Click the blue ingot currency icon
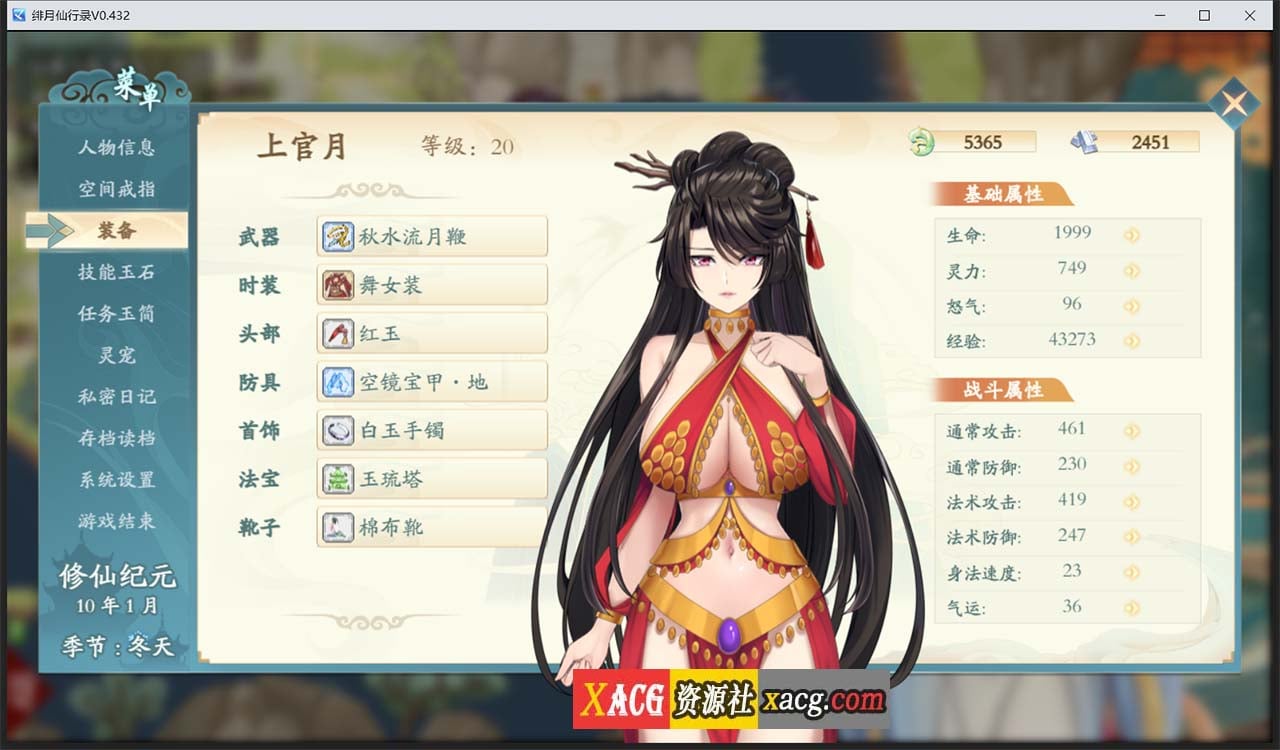This screenshot has width=1280, height=750. (x=1087, y=142)
